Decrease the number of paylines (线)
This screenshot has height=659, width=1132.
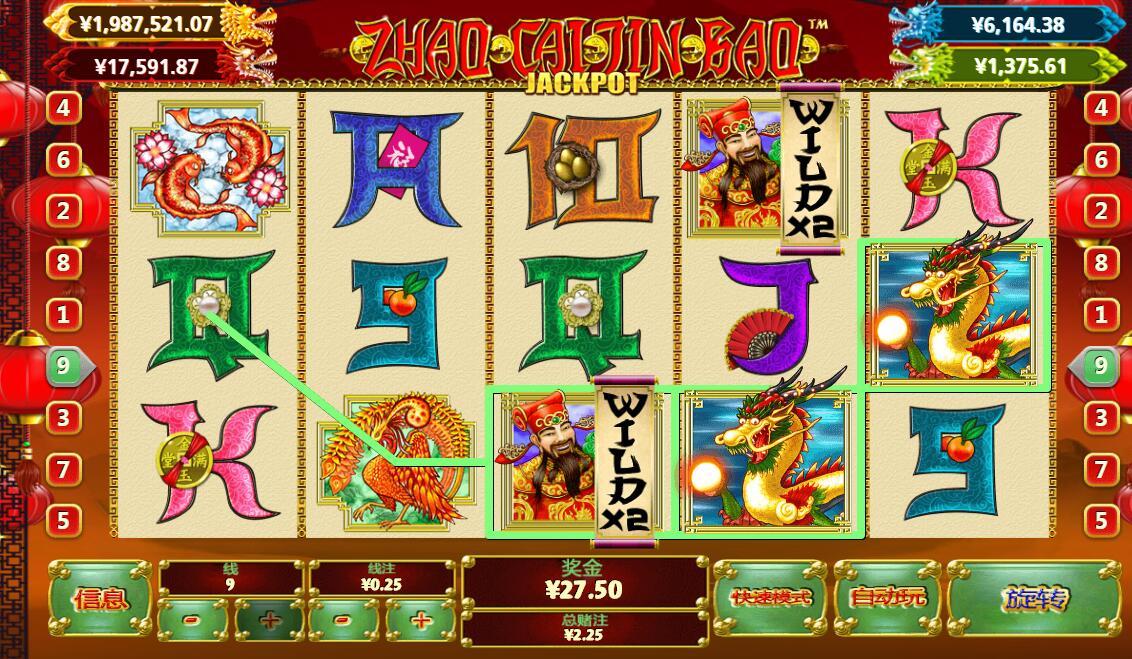point(193,621)
